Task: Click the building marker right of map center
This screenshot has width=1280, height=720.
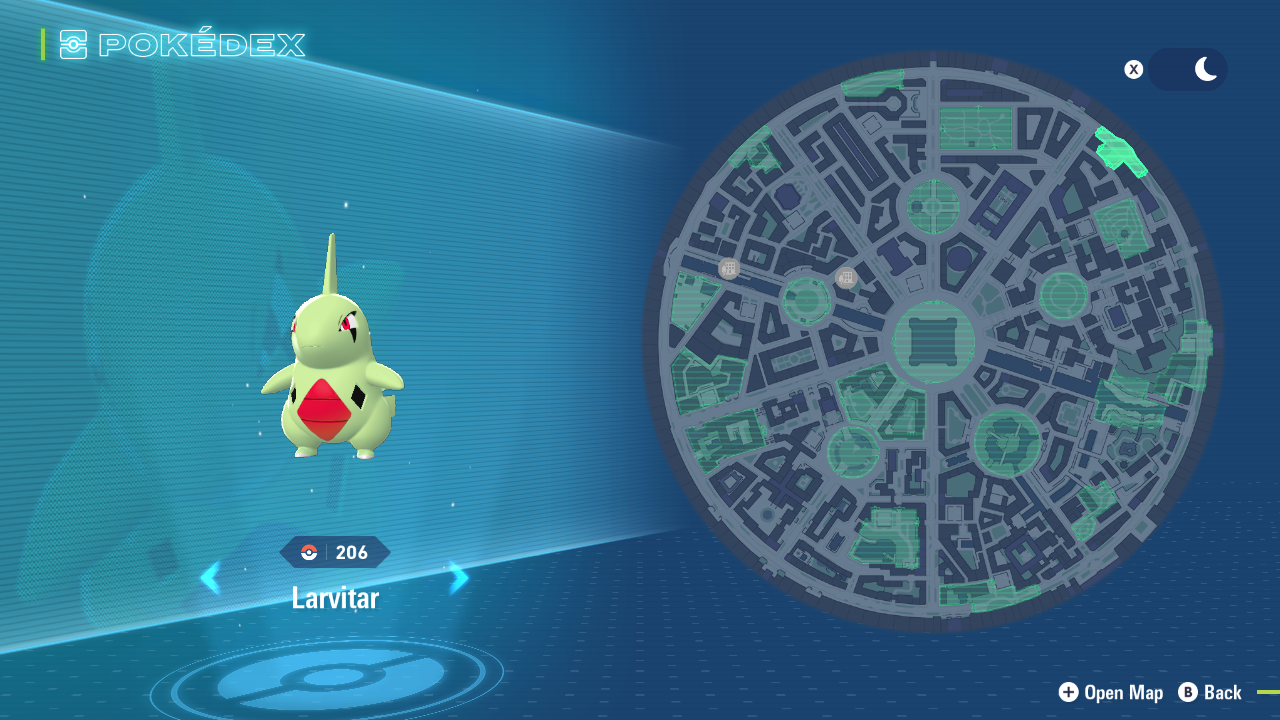Action: (846, 277)
